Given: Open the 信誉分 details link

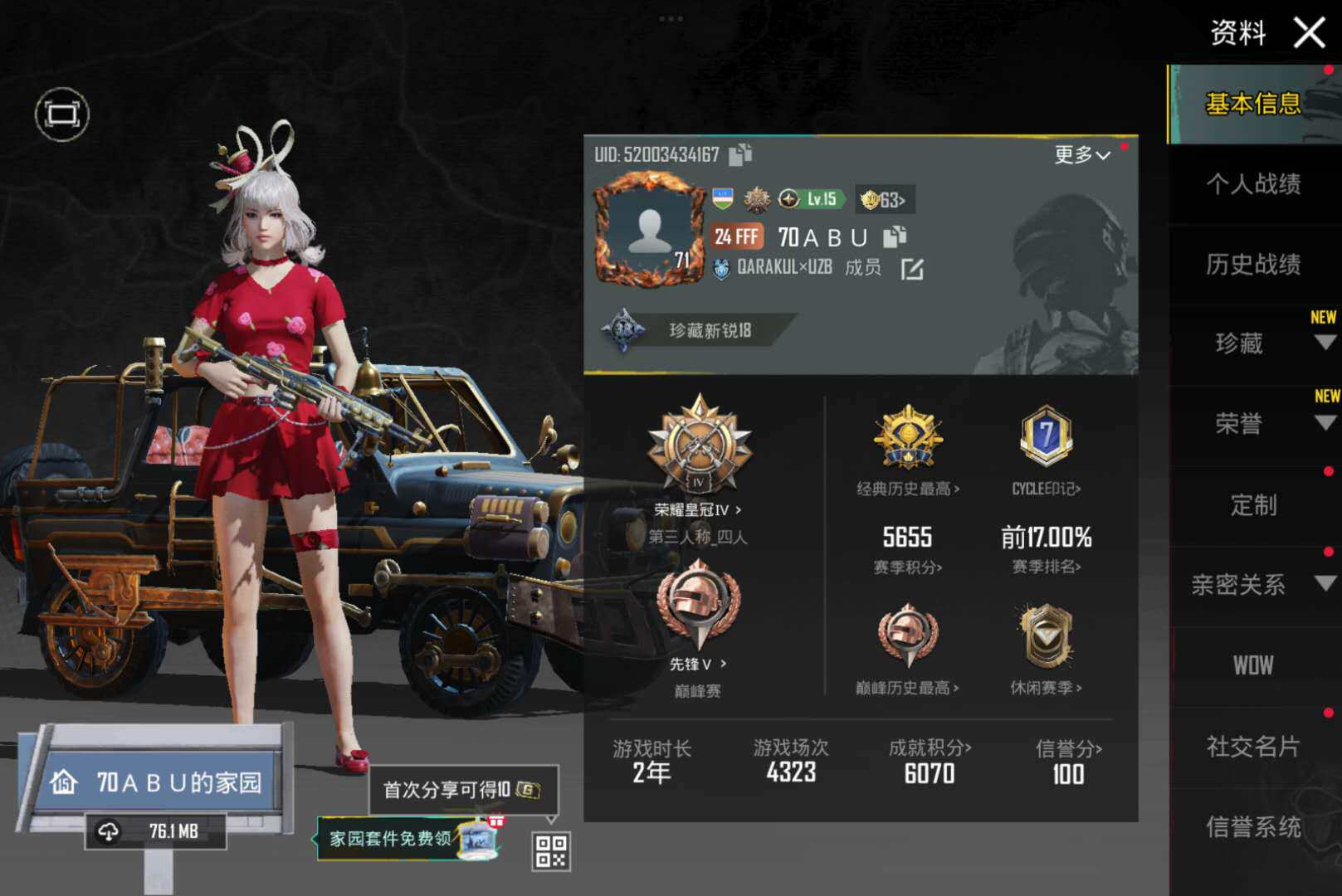Looking at the screenshot, I should coord(1067,747).
